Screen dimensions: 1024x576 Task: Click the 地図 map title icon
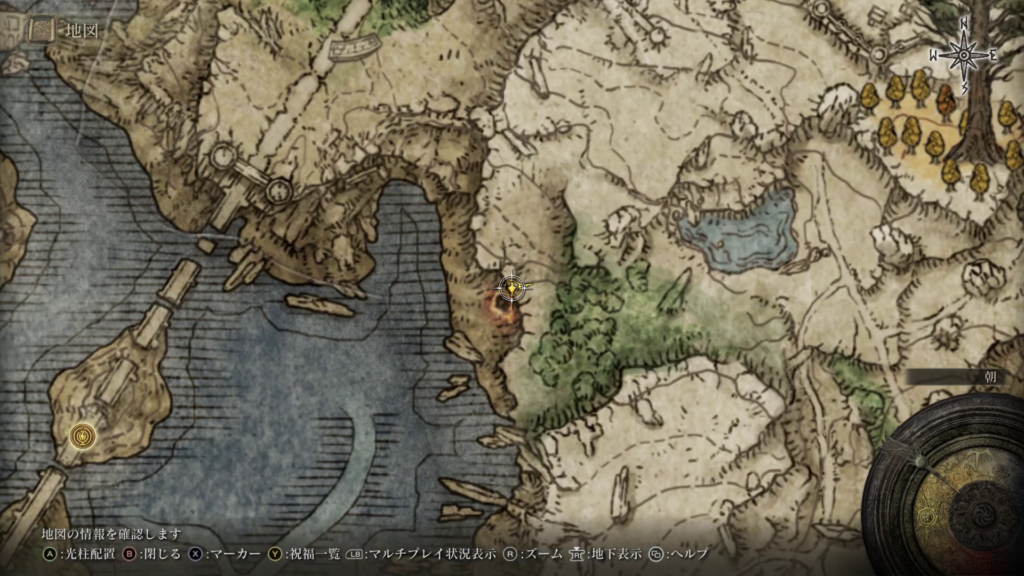click(40, 31)
